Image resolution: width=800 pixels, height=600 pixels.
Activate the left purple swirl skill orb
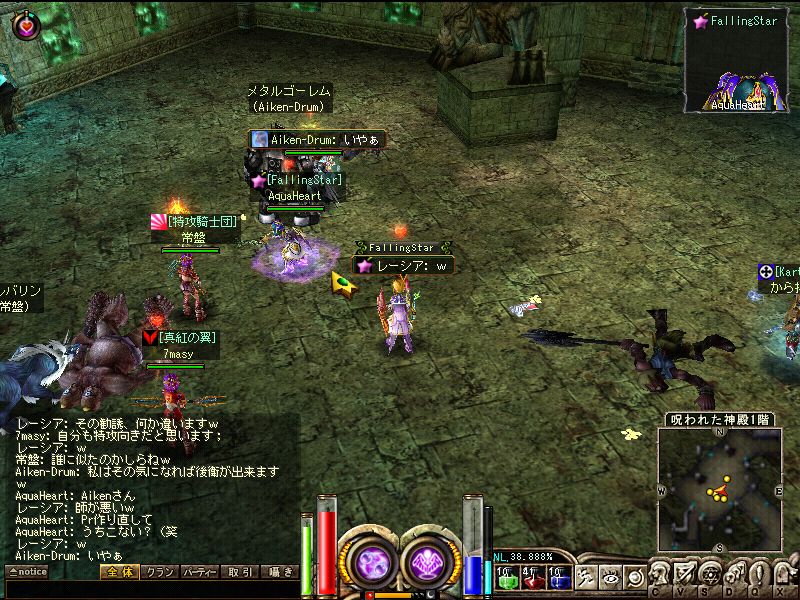[x=372, y=563]
